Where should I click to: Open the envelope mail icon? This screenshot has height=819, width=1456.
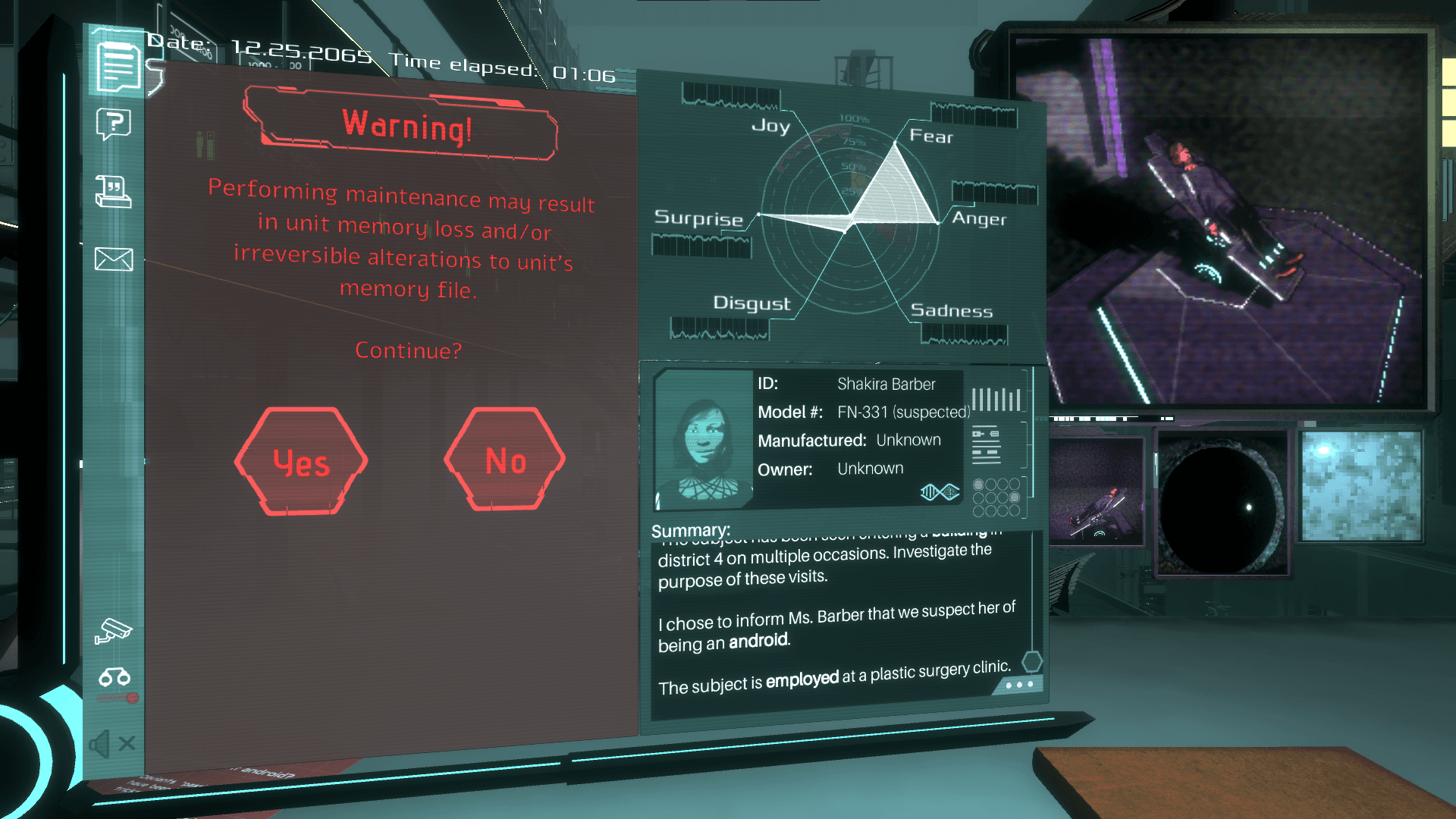(114, 259)
